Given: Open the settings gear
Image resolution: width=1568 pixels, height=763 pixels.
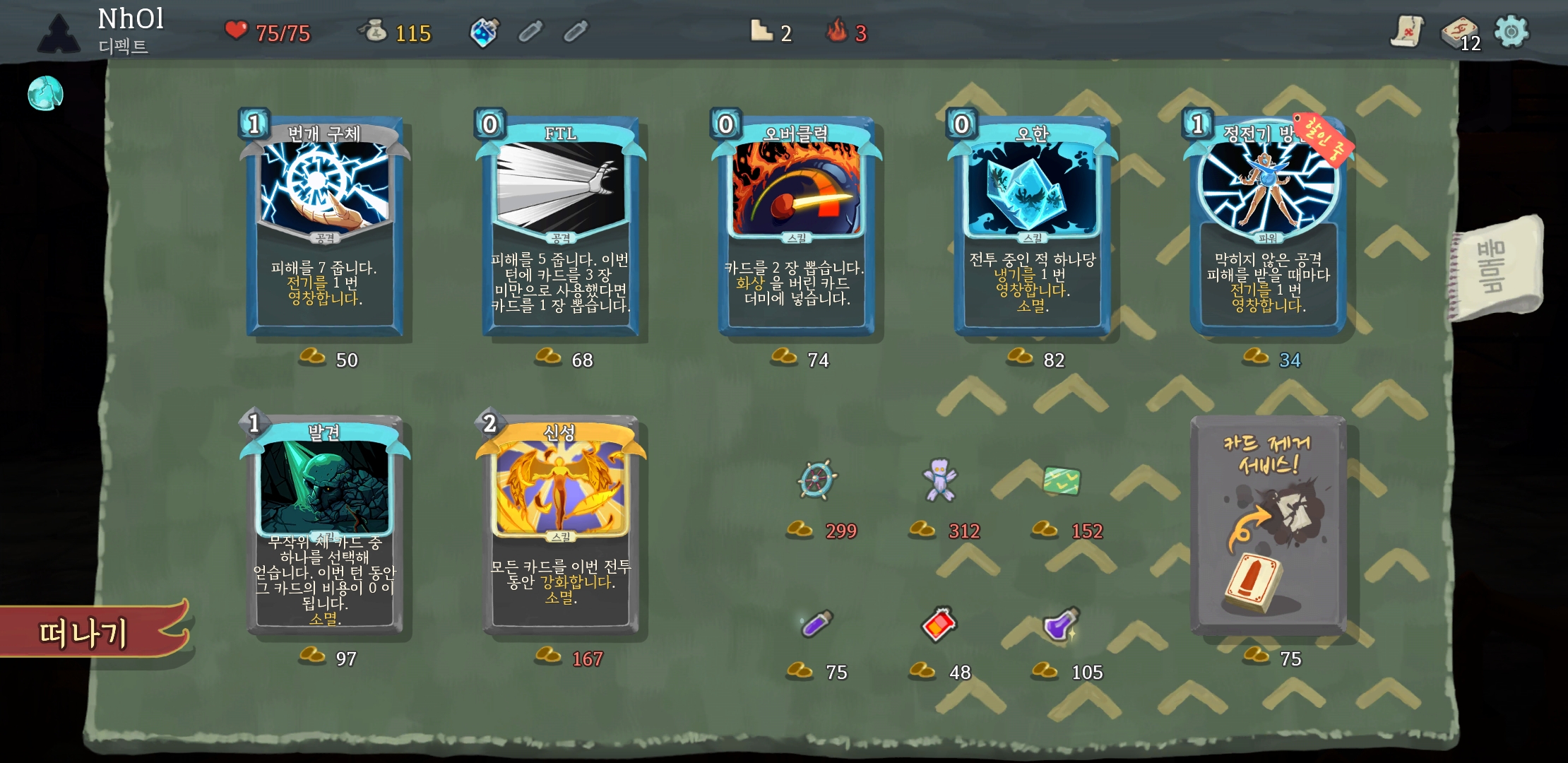Looking at the screenshot, I should pos(1511,32).
